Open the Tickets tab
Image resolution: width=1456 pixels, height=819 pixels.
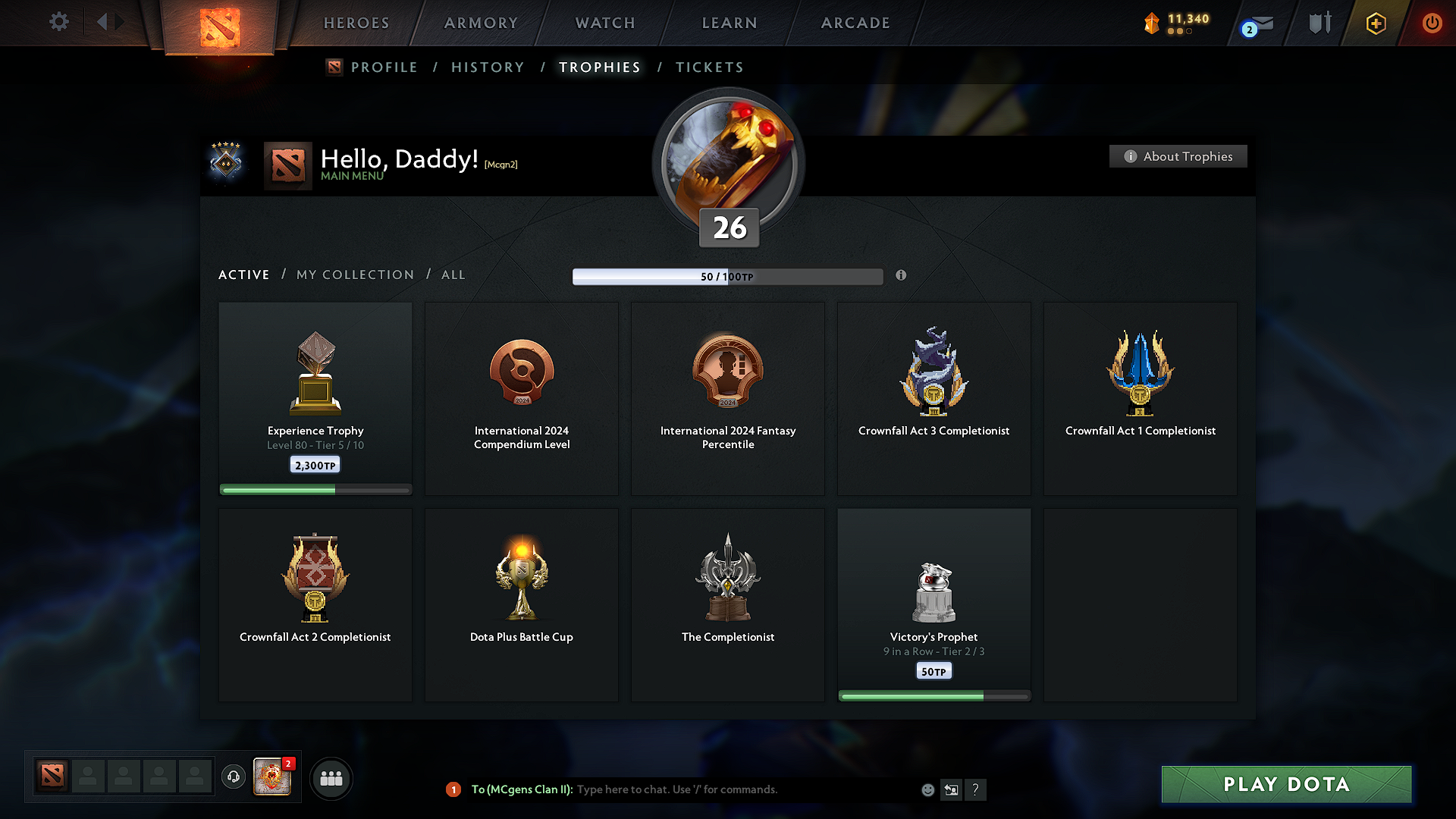pyautogui.click(x=709, y=67)
